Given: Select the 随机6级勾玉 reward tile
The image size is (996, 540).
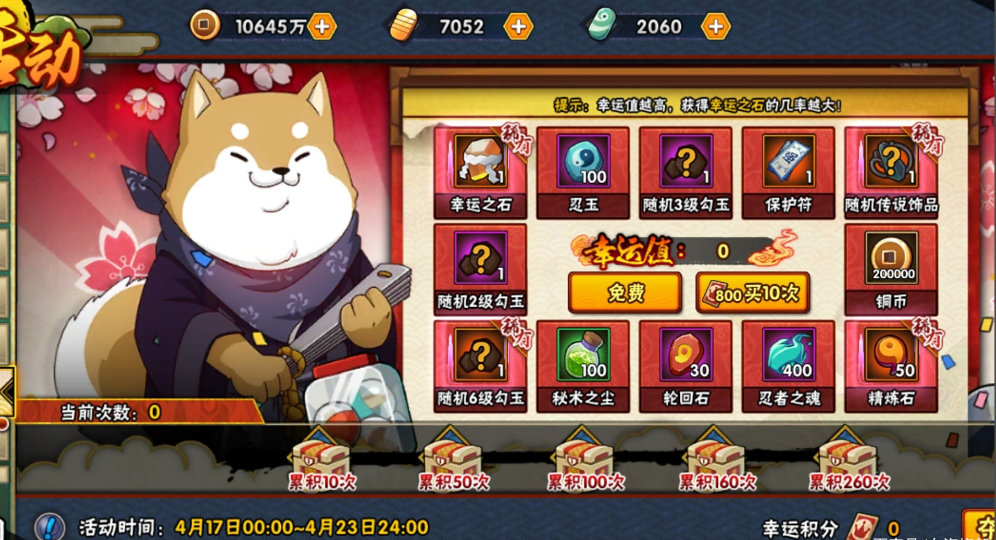Looking at the screenshot, I should click(x=480, y=363).
